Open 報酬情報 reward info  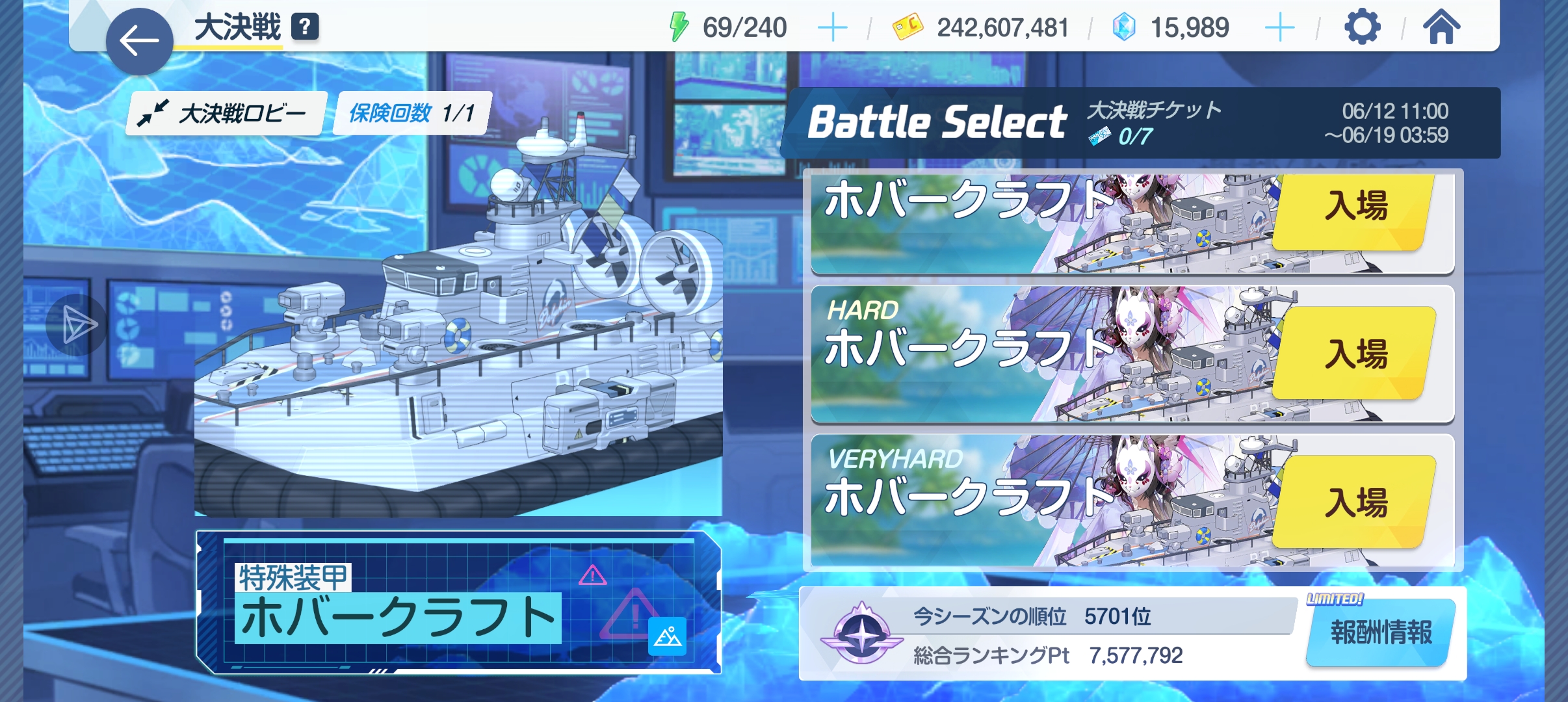pyautogui.click(x=1381, y=632)
